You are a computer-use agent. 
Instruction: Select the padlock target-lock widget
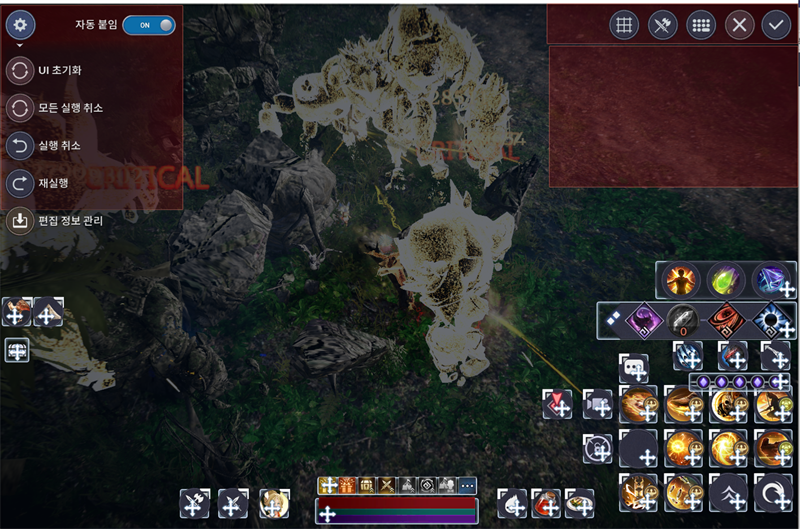click(x=598, y=449)
